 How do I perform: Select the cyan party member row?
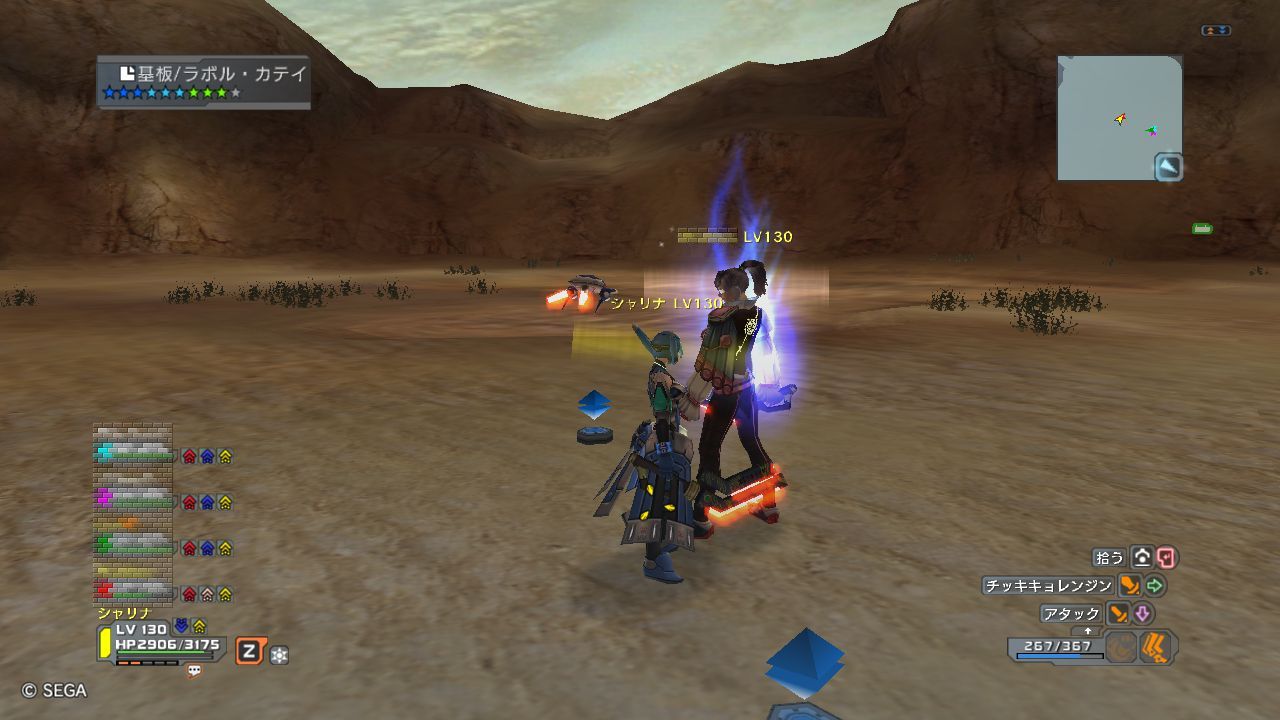[134, 453]
